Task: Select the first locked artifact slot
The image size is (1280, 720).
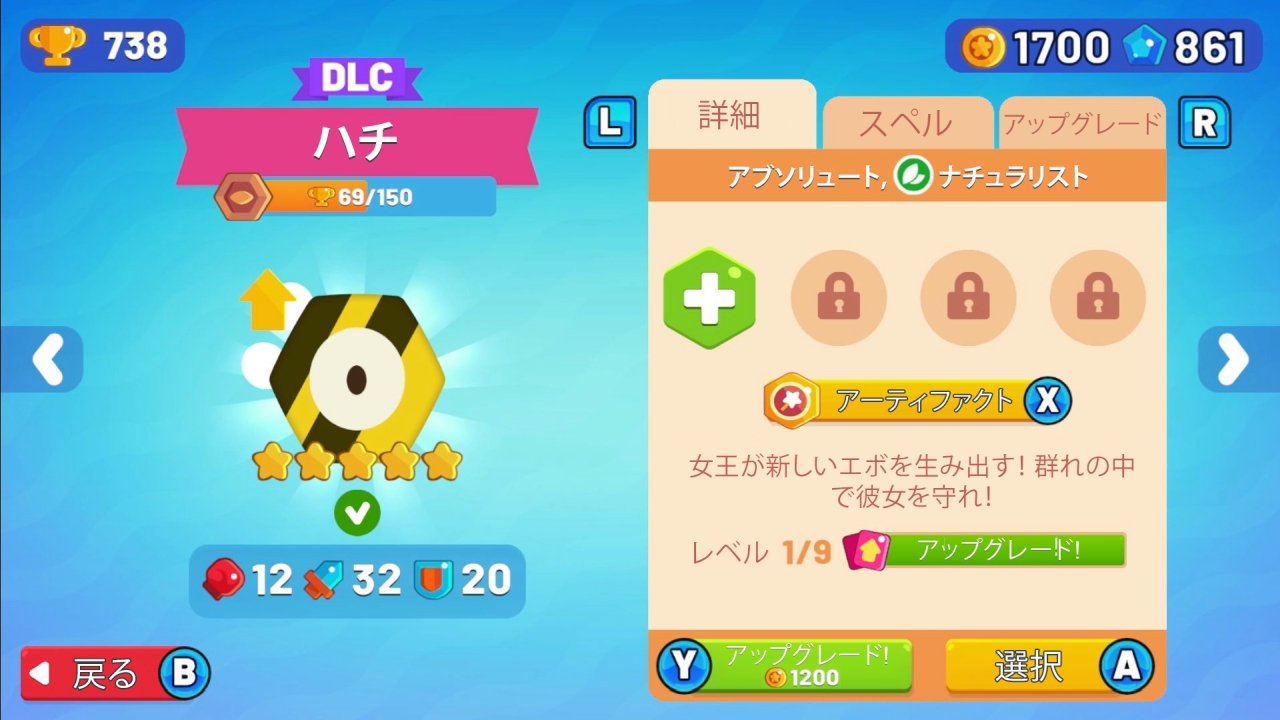Action: [839, 298]
